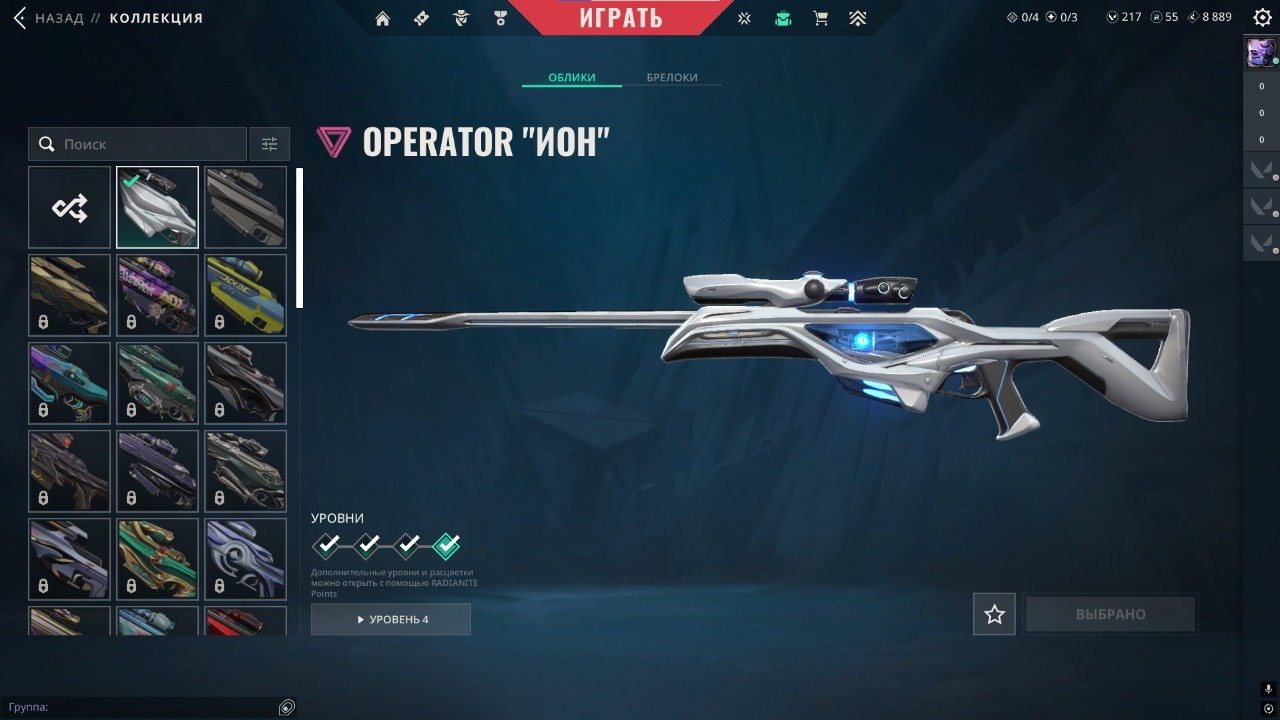Screen dimensions: 1280x720
Task: Select the ОБЛИКИ tab
Action: click(571, 77)
